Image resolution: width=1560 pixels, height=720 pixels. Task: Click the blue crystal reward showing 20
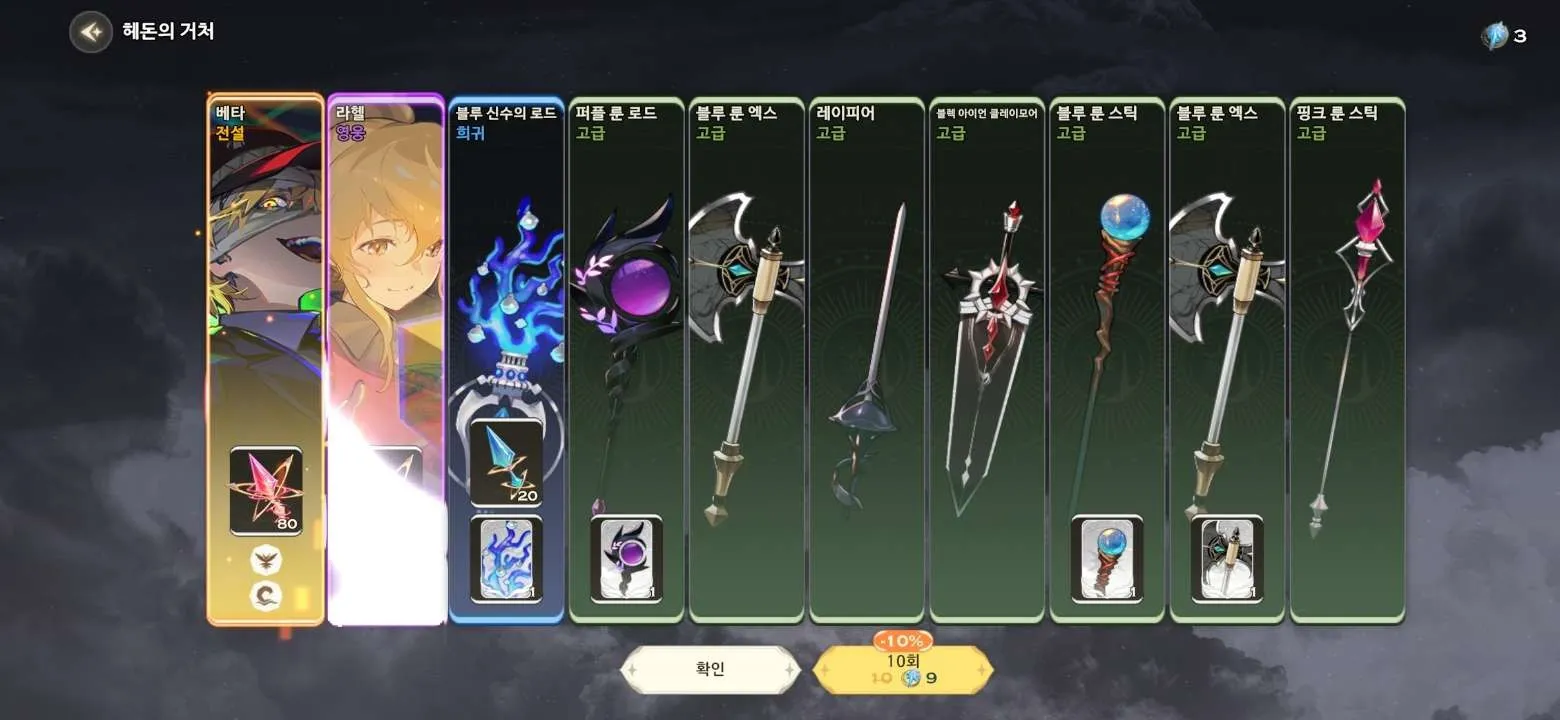pyautogui.click(x=506, y=462)
